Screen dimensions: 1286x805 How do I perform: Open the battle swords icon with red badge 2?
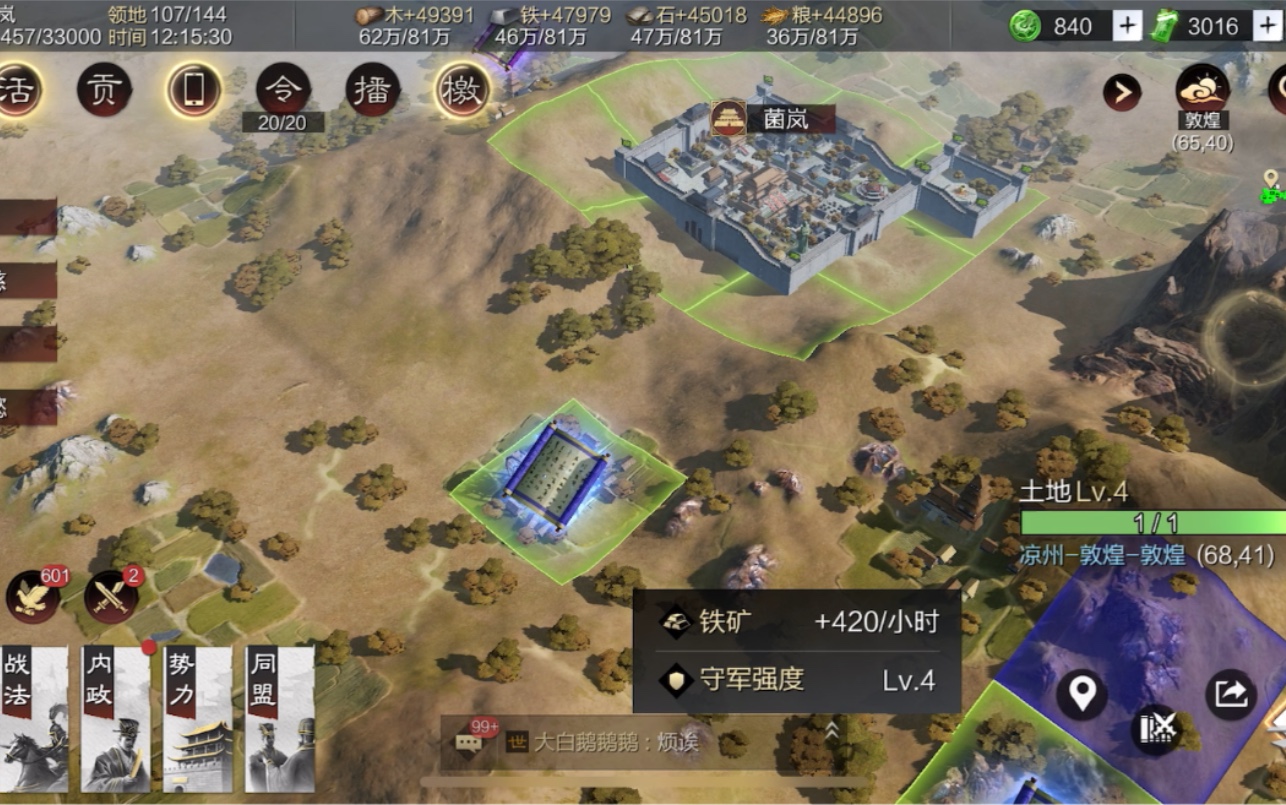tap(110, 600)
